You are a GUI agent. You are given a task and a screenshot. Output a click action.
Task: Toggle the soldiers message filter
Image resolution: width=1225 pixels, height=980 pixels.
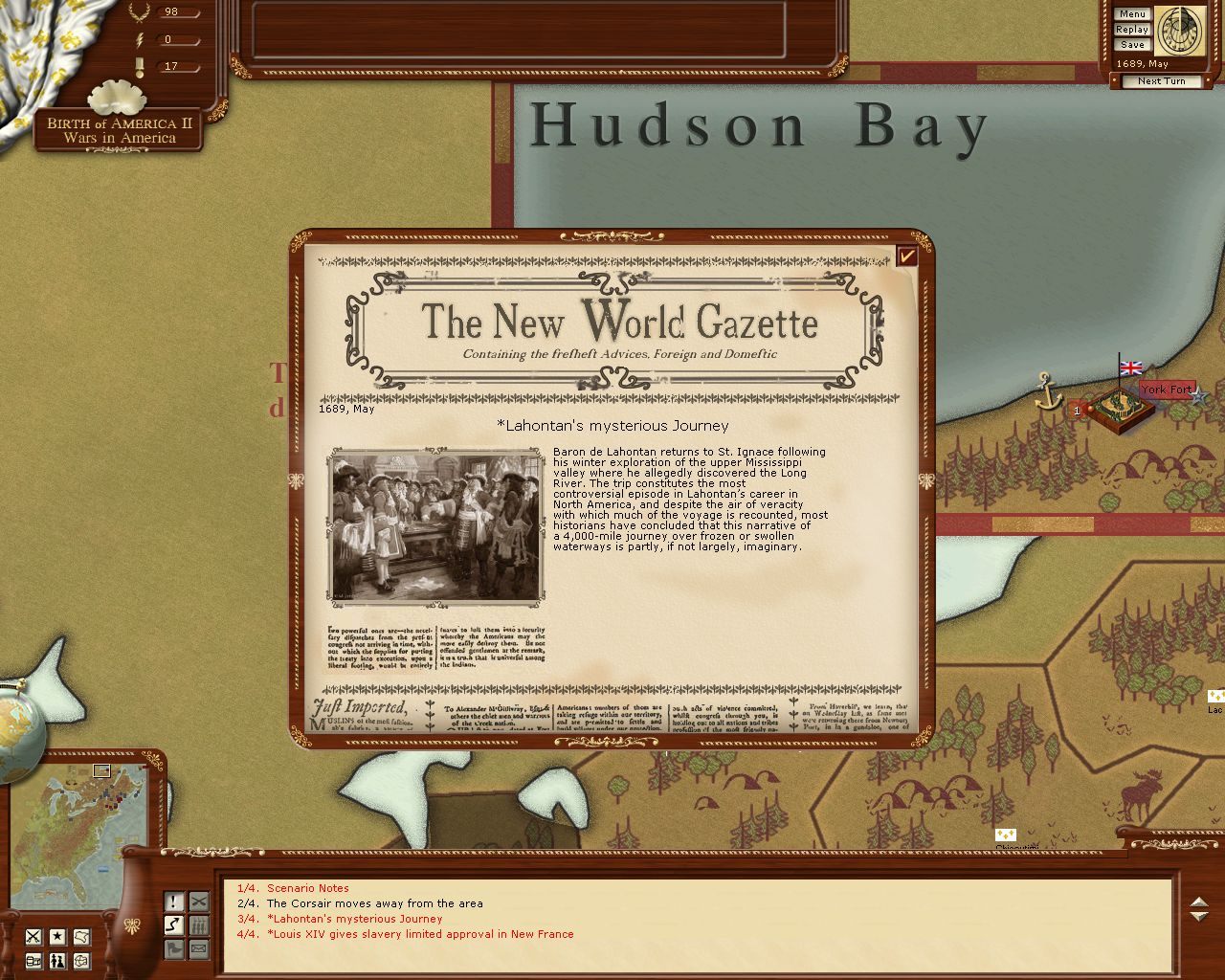198,925
